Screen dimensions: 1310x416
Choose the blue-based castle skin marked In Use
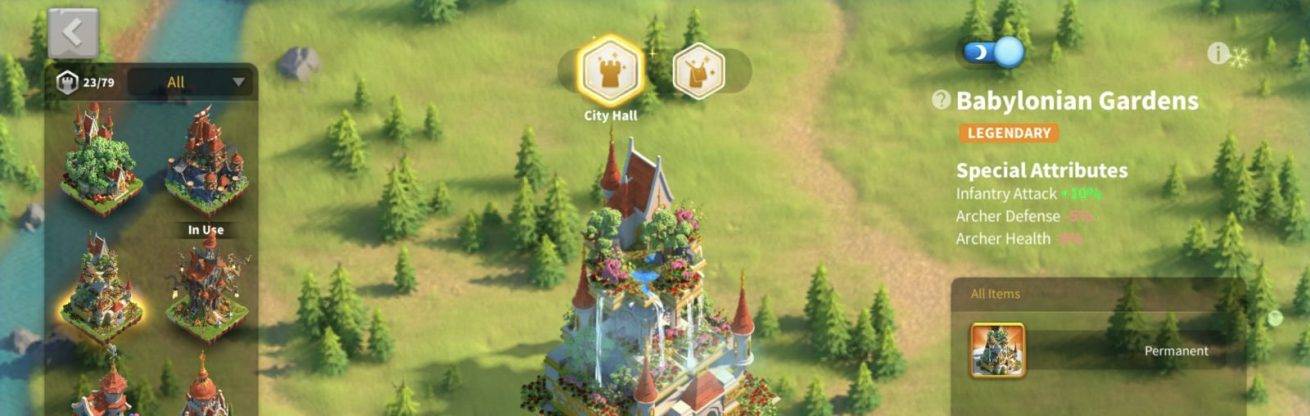pos(205,160)
